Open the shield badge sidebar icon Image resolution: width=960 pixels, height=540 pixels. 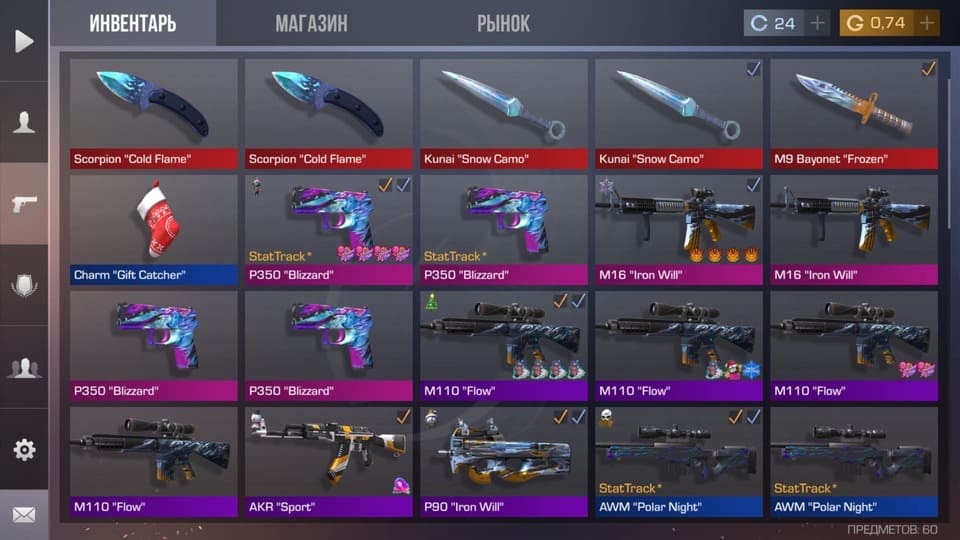point(24,286)
